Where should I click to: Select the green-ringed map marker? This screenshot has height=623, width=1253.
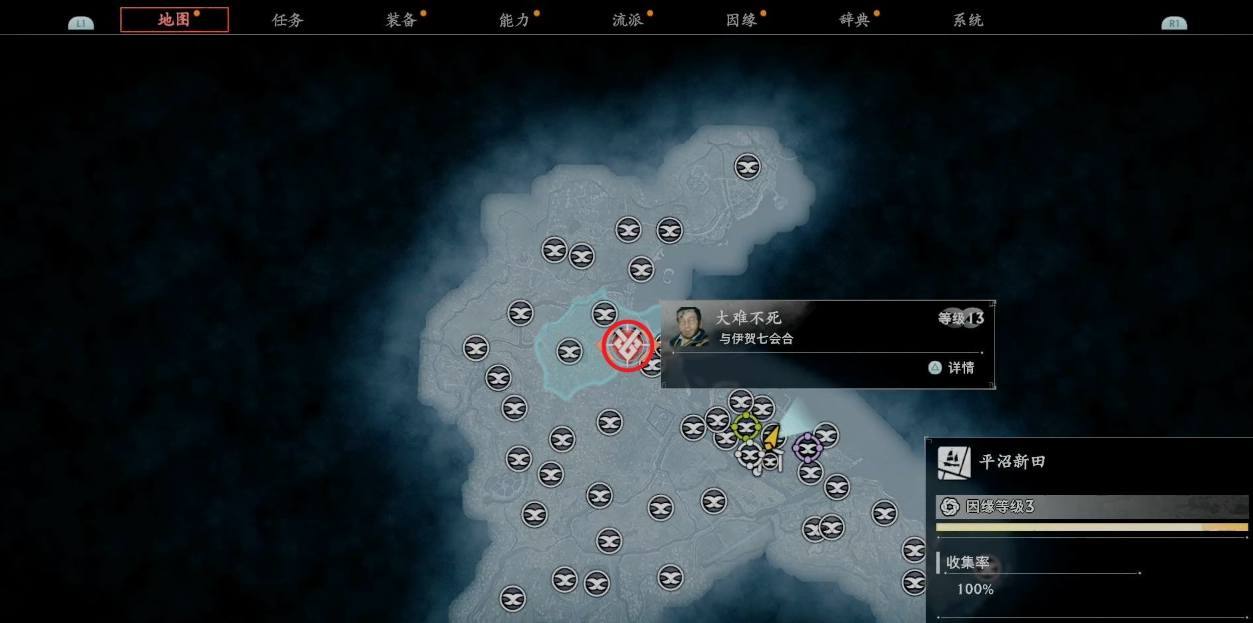click(x=746, y=427)
